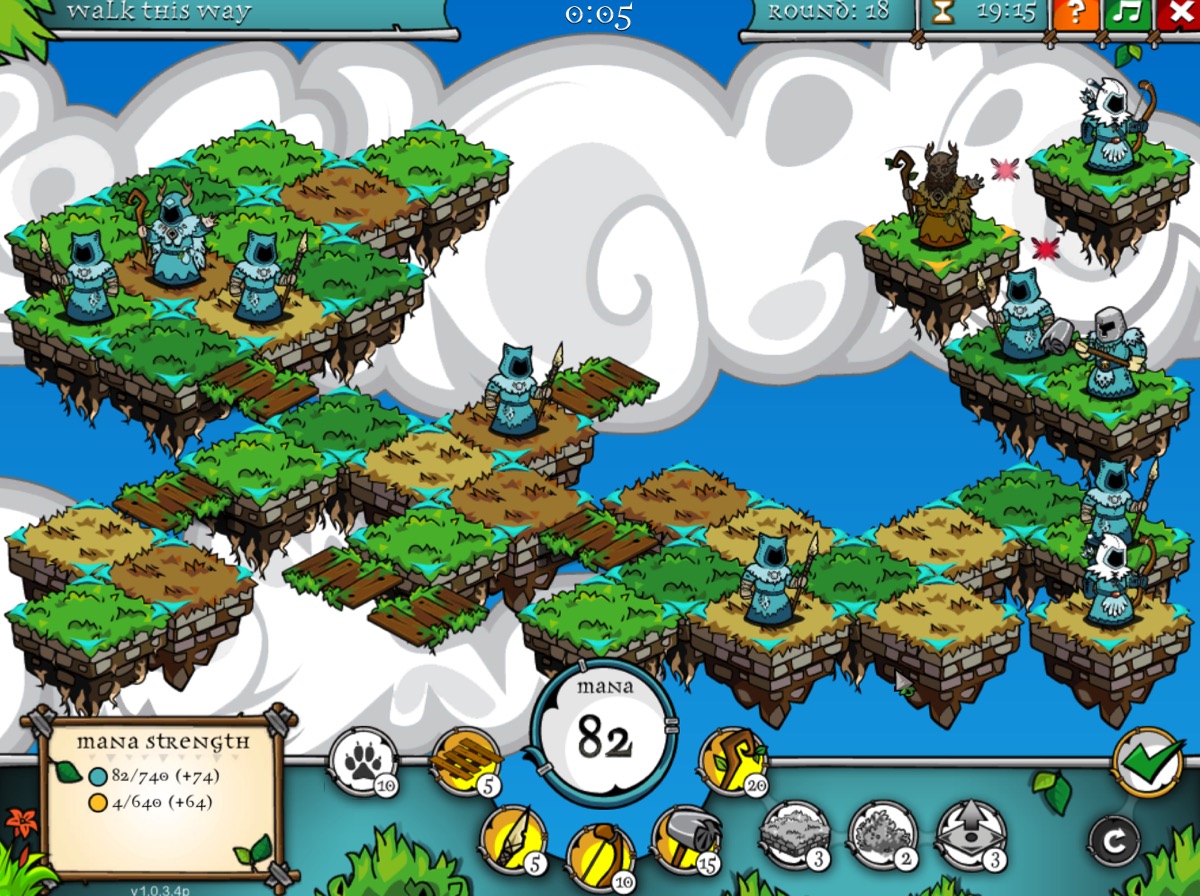
Task: Confirm the turn with the green checkmark
Action: click(x=1146, y=761)
